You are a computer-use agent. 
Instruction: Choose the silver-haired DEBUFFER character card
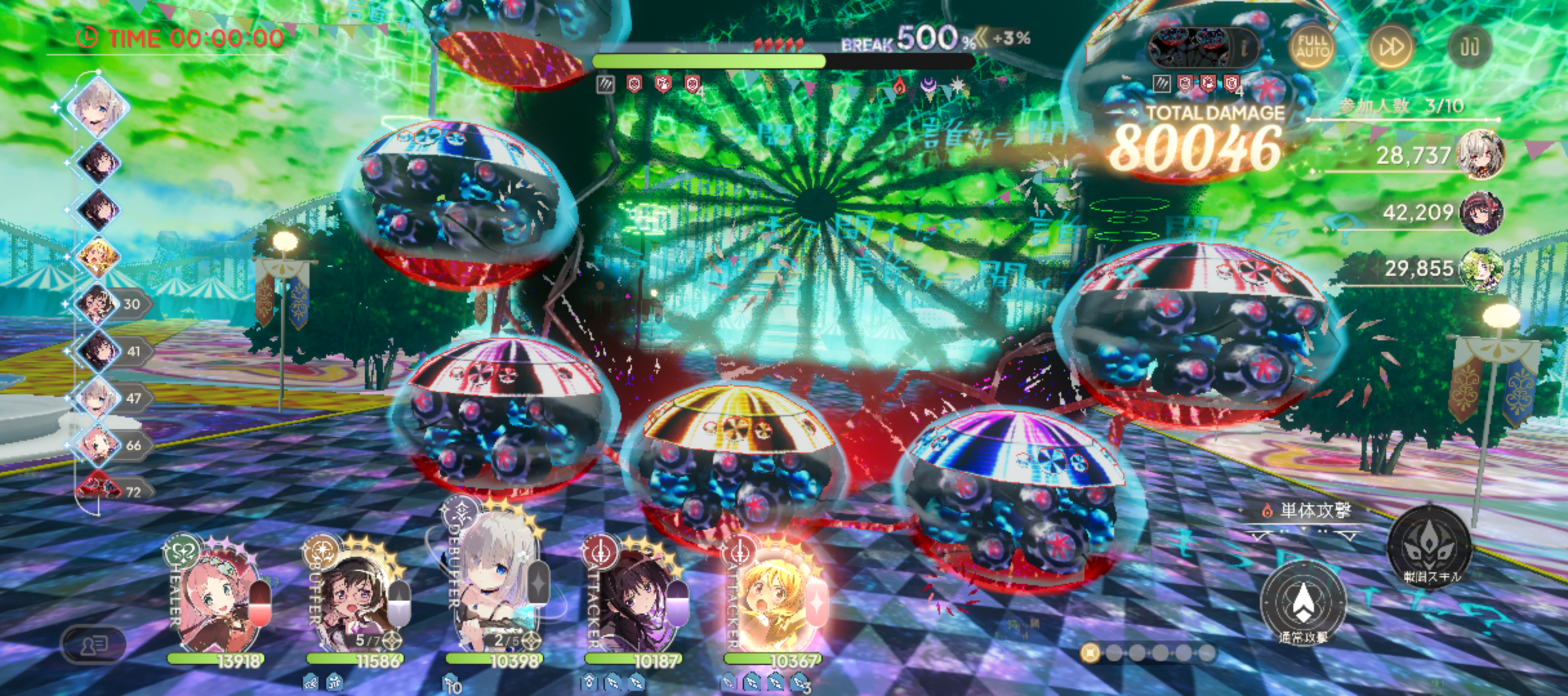pyautogui.click(x=493, y=586)
